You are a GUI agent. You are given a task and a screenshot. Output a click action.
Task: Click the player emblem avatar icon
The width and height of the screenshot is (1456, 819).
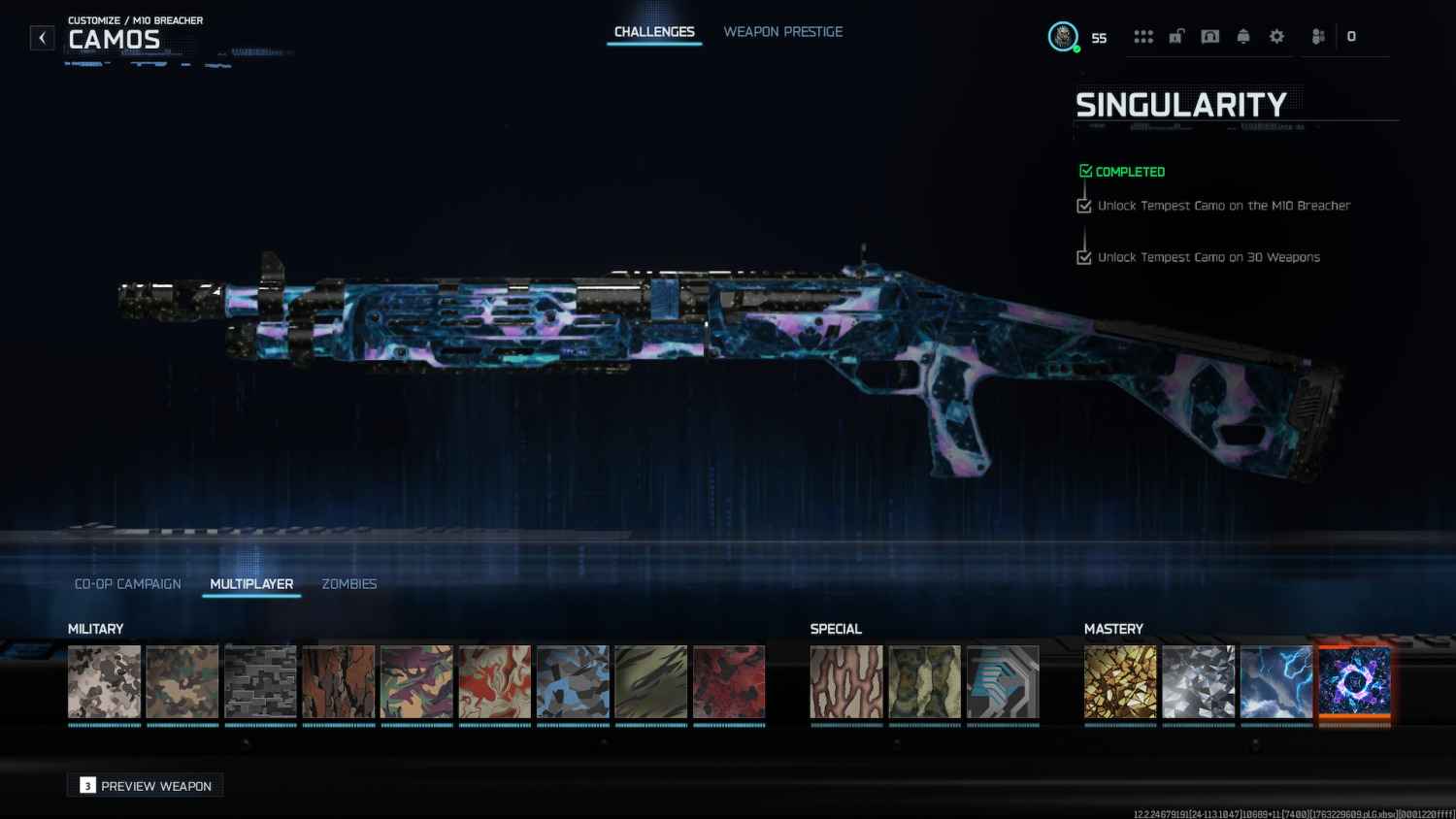1063,36
